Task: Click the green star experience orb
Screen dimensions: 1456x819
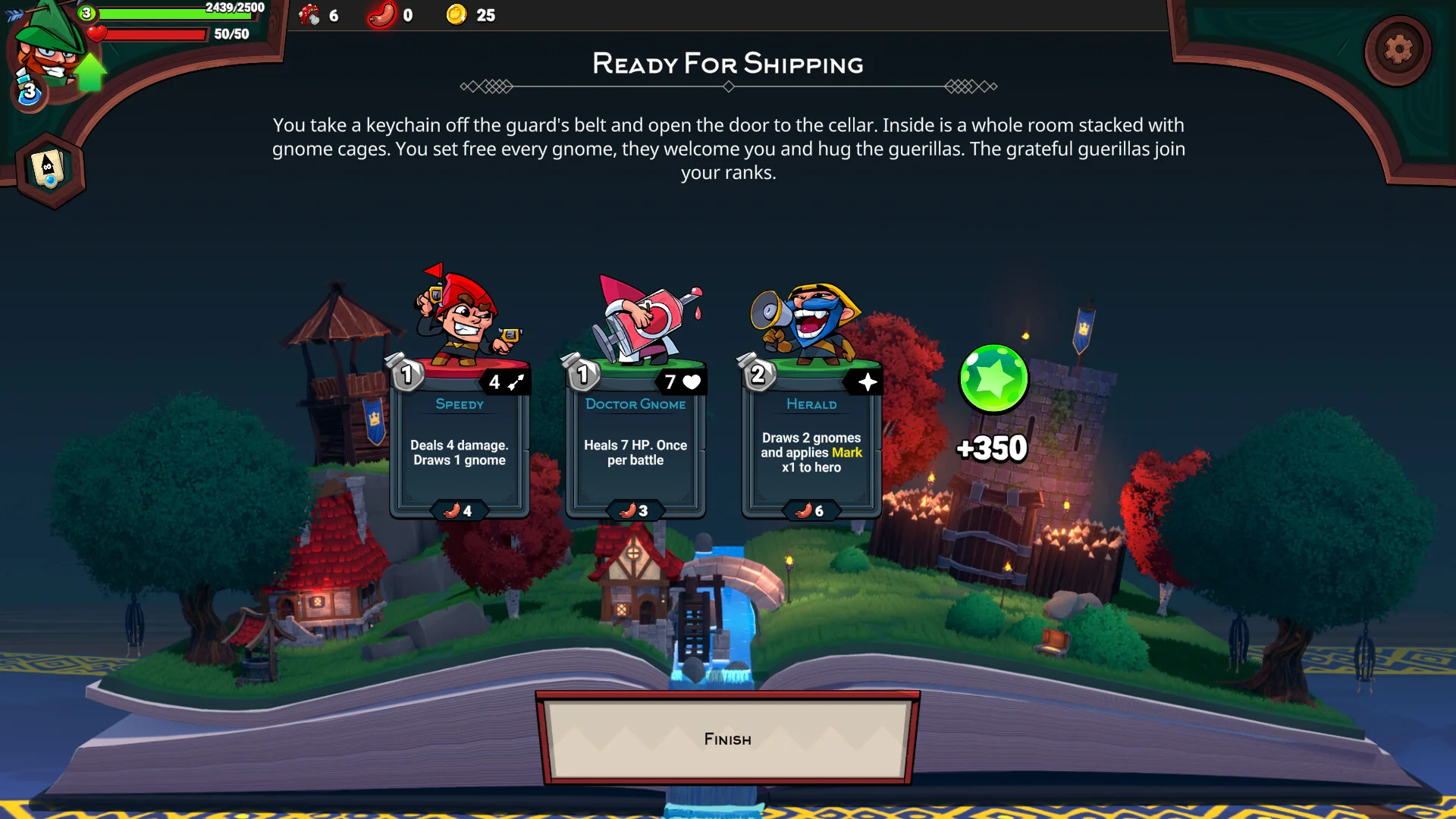Action: click(993, 378)
